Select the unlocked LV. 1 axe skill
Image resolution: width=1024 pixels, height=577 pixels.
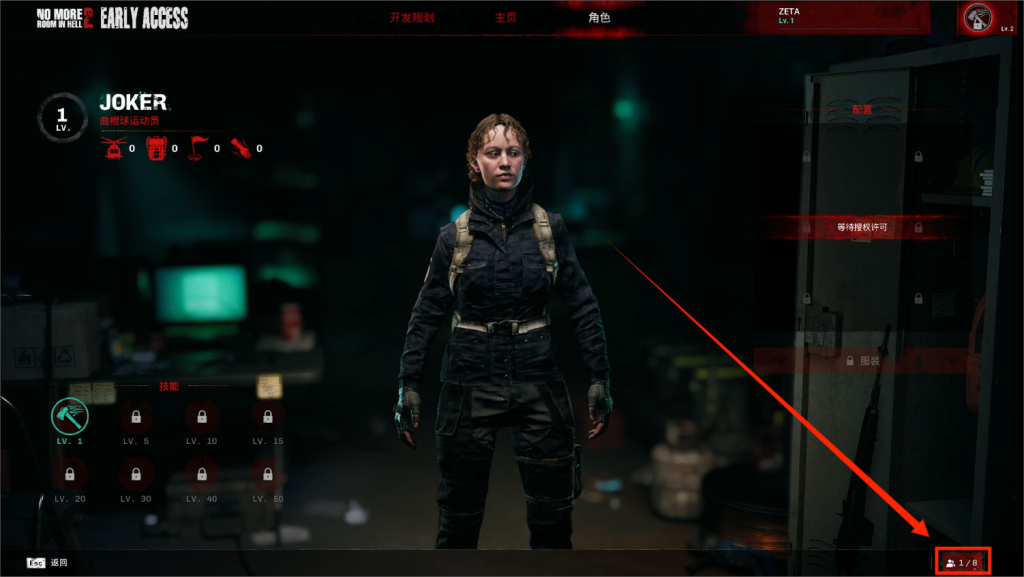pos(70,416)
